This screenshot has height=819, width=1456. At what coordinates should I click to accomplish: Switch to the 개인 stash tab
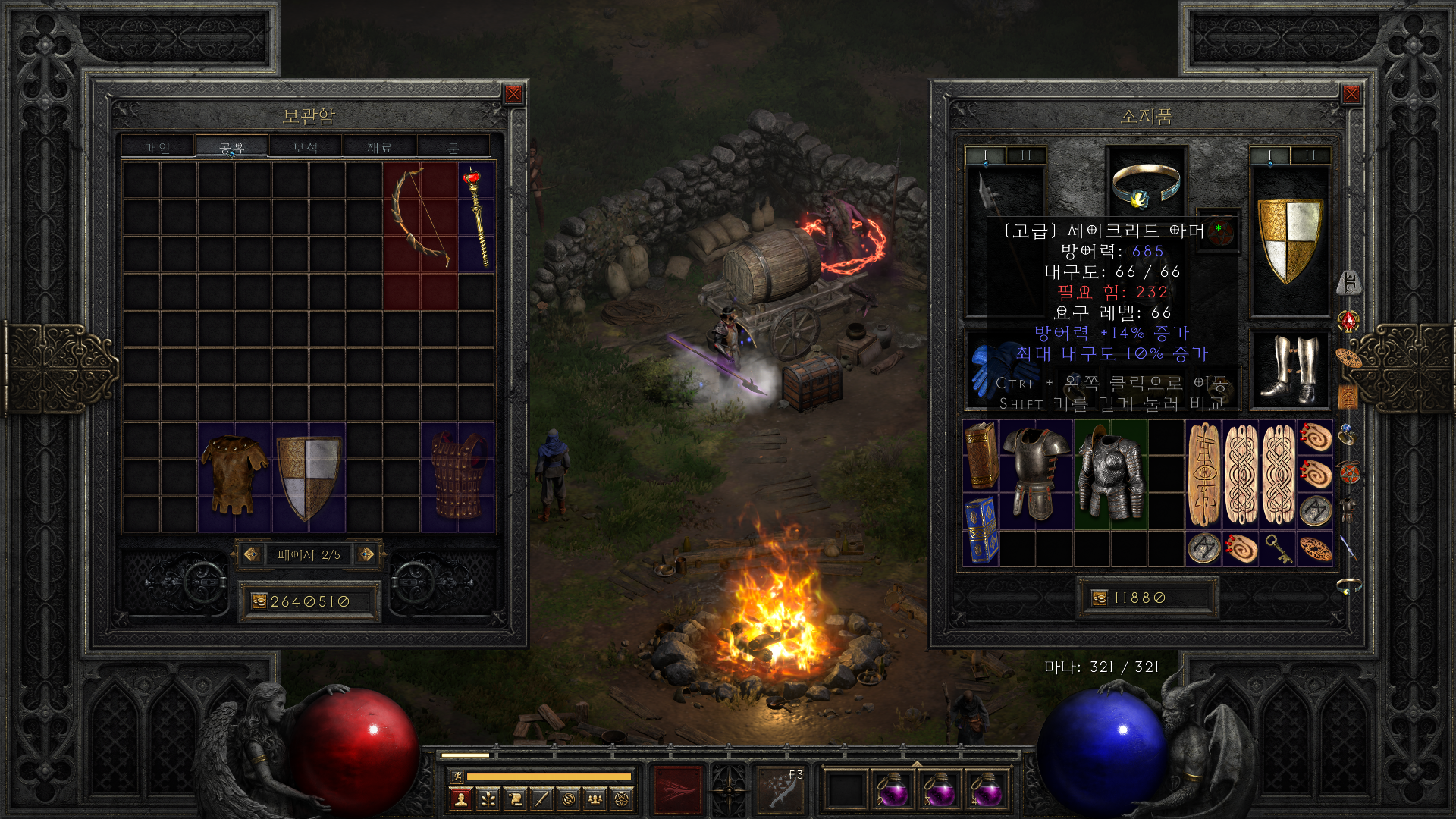158,147
